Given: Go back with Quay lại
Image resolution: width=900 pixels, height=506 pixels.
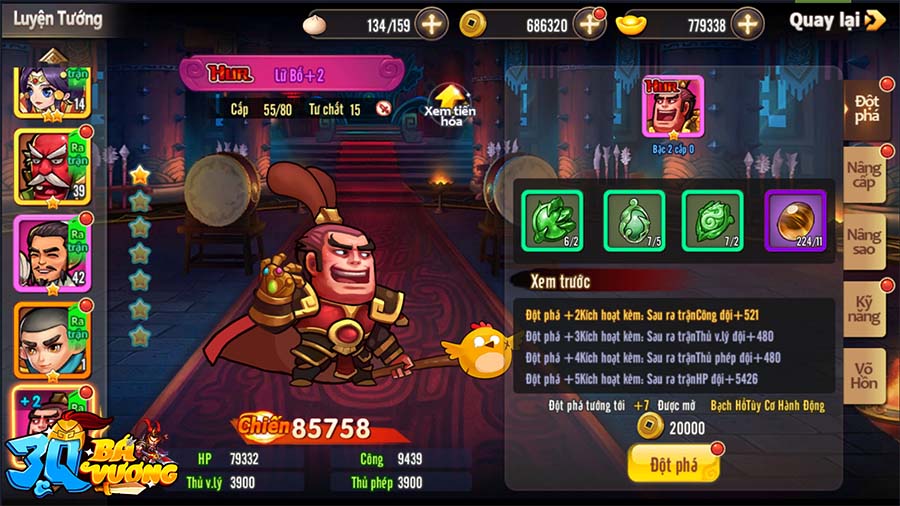Looking at the screenshot, I should tap(836, 21).
